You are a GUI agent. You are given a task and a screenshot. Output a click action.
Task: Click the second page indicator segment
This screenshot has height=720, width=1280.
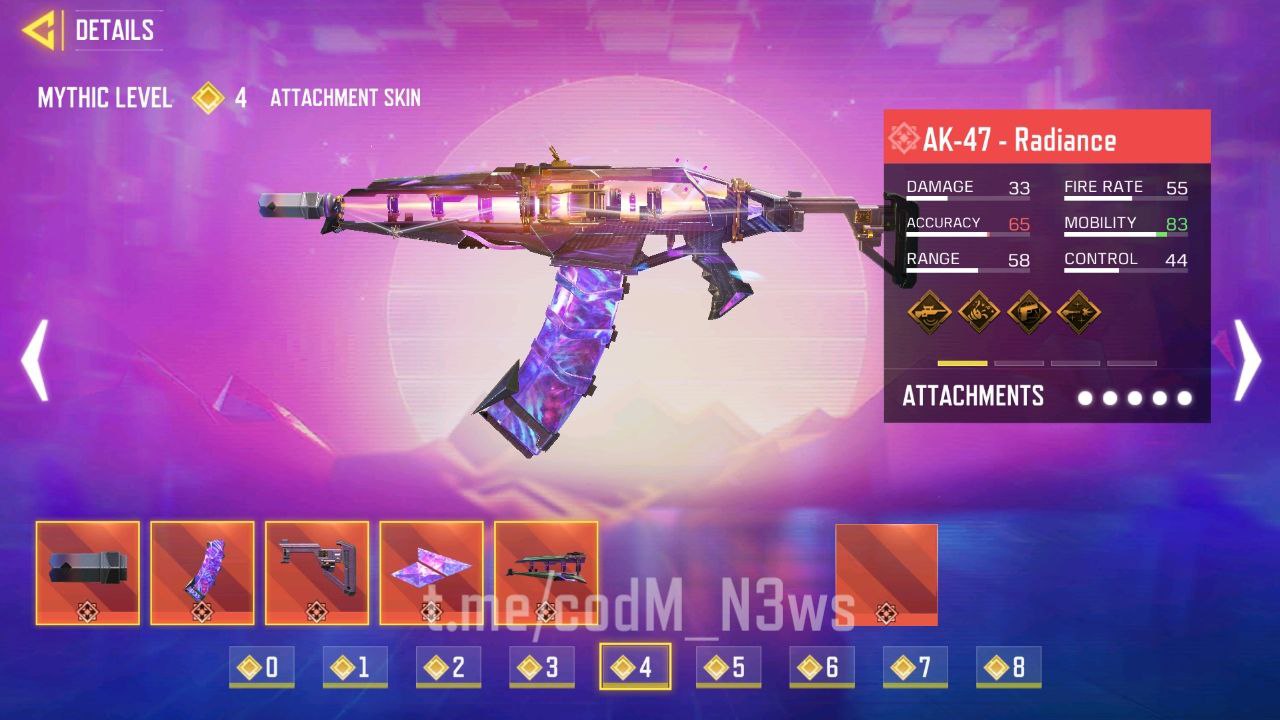[x=1019, y=363]
